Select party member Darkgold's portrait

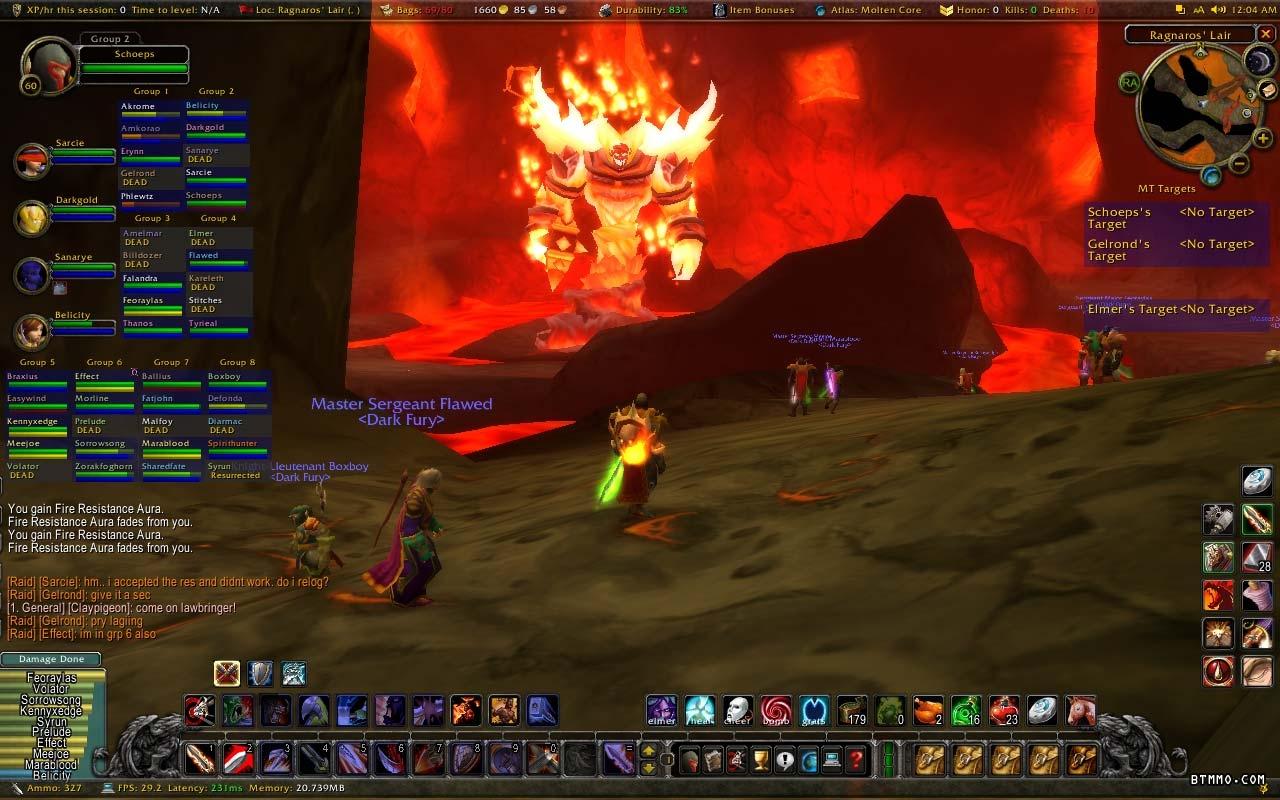[x=33, y=218]
